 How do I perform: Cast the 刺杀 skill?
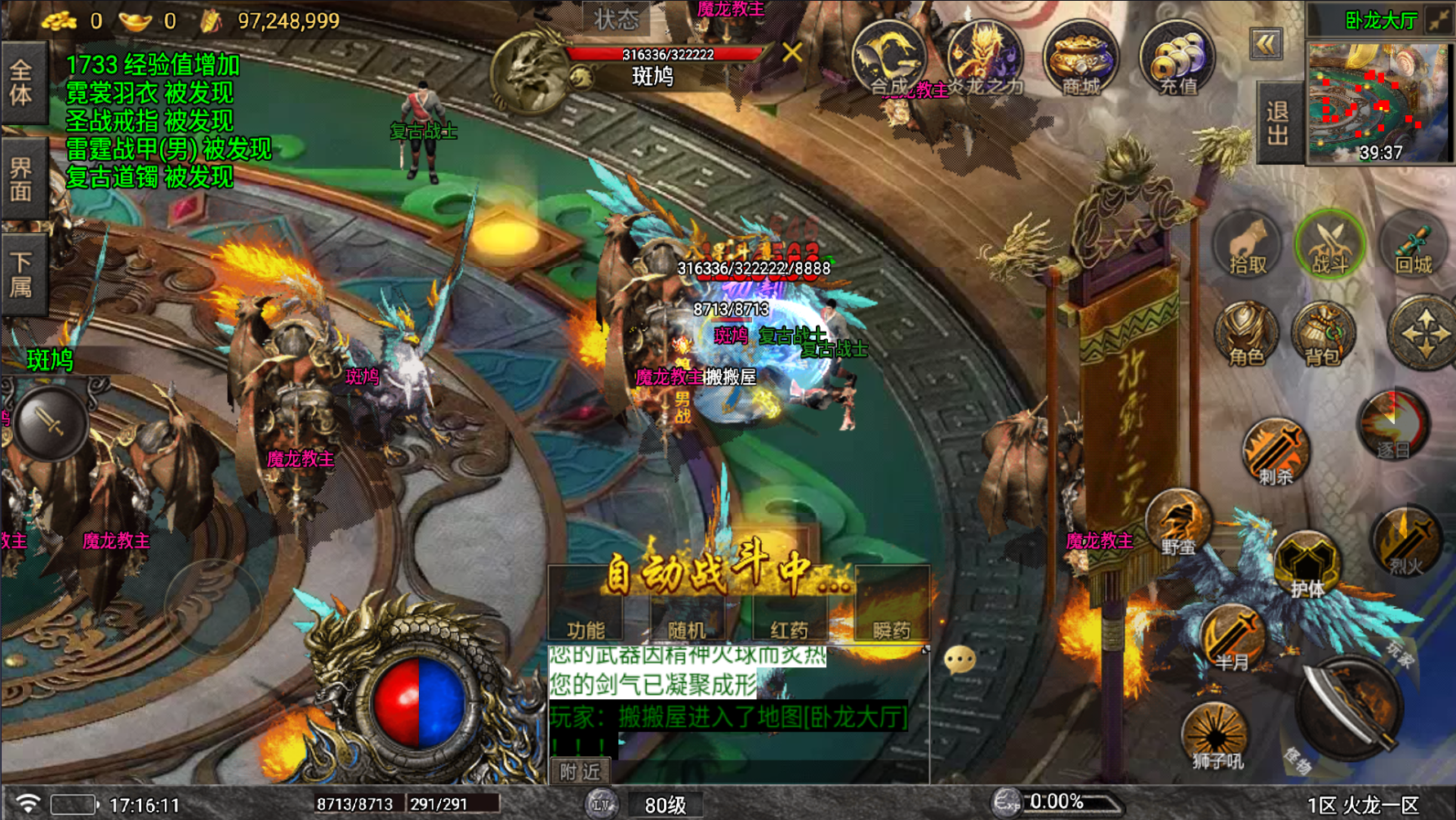point(1275,453)
